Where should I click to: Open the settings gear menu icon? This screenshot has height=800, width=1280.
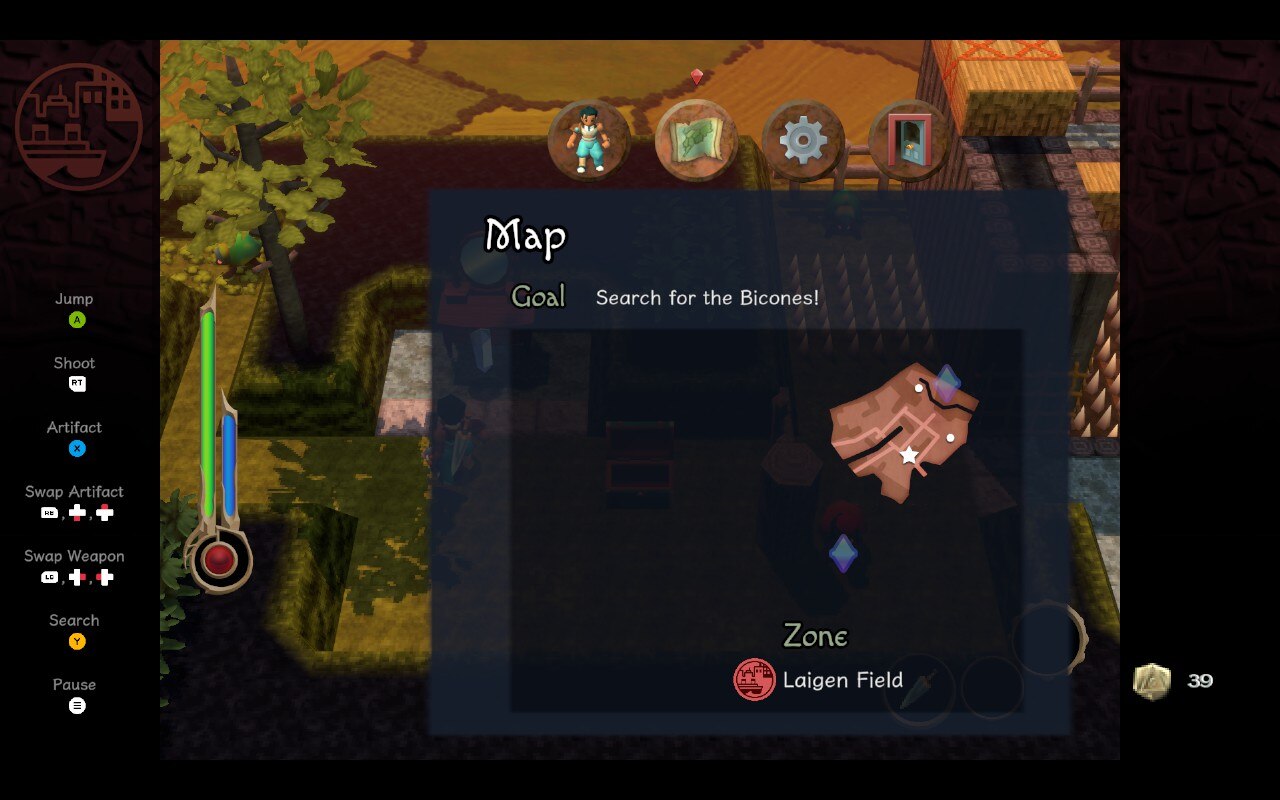[801, 140]
